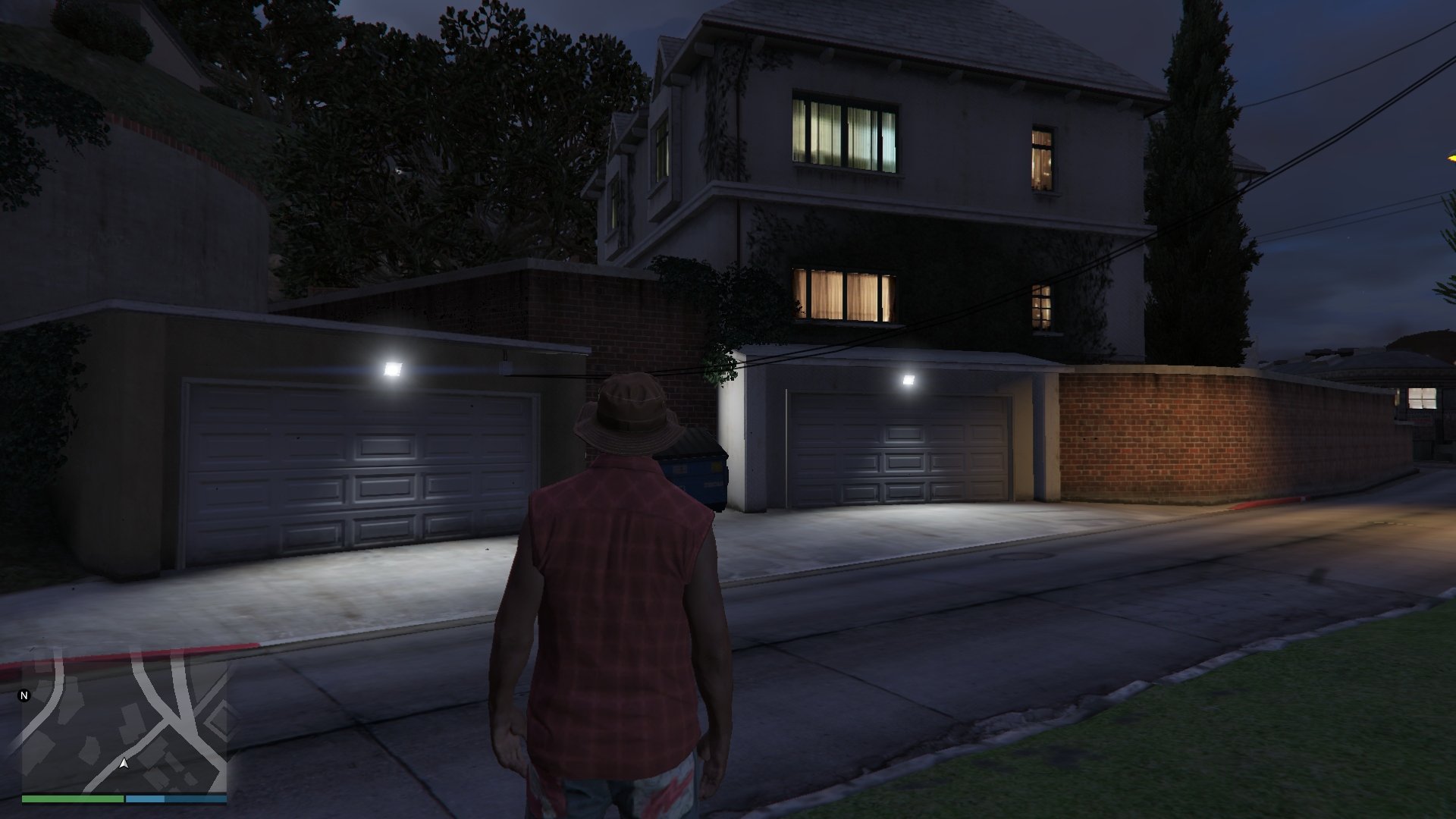
Task: Select the north compass marker on minimap
Action: (24, 695)
